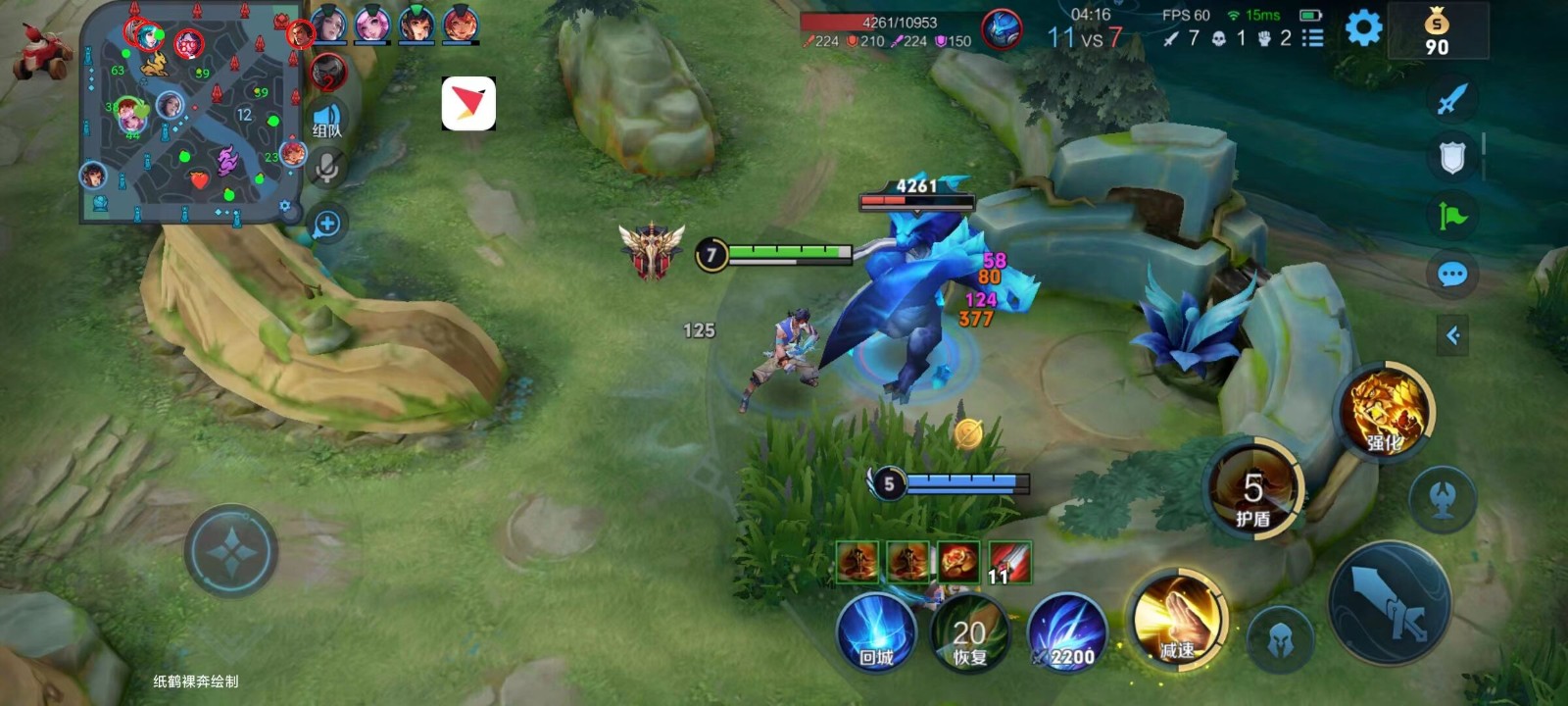Collapse the right-side panel arrow
Viewport: 1568px width, 706px height.
pos(1452,336)
